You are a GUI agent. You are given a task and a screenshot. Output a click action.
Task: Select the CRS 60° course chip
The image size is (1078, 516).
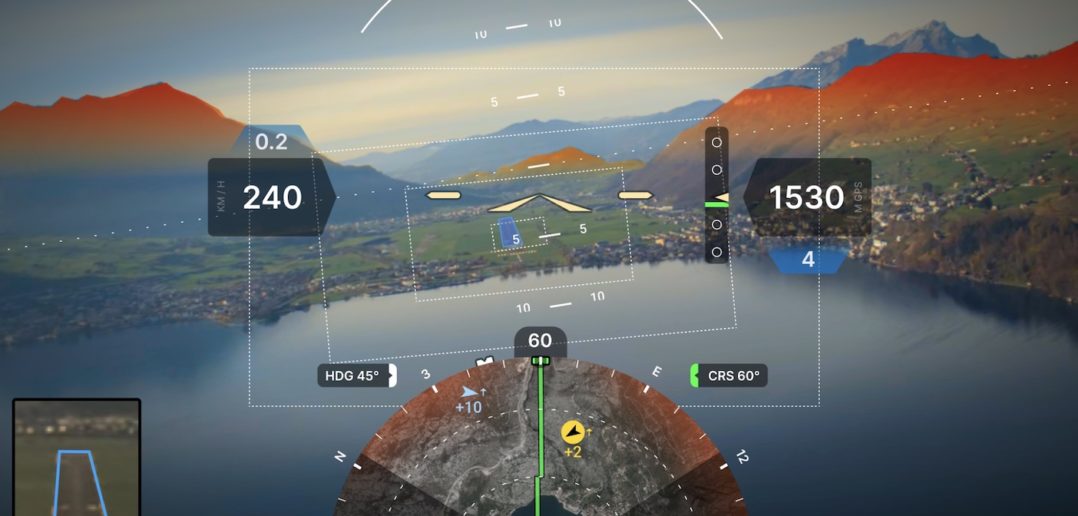coord(729,376)
